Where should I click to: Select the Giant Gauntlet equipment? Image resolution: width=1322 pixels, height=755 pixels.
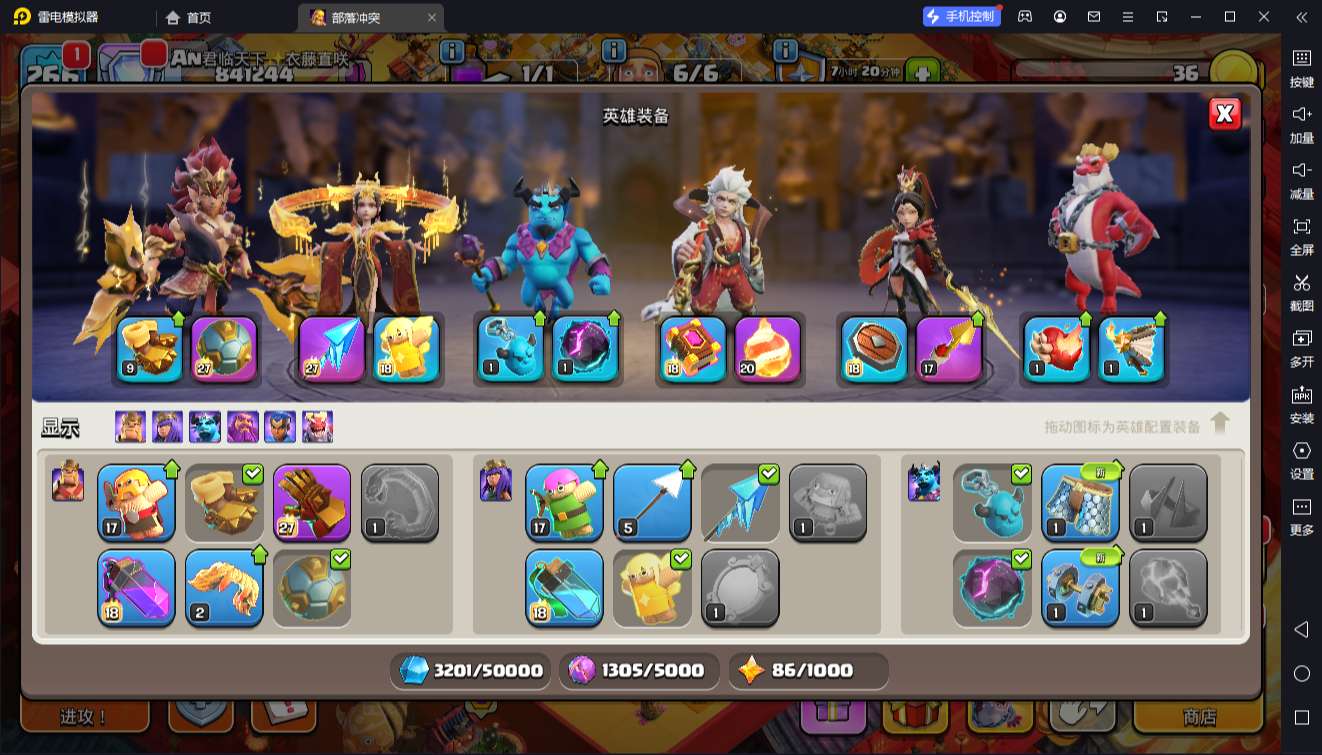coord(312,501)
